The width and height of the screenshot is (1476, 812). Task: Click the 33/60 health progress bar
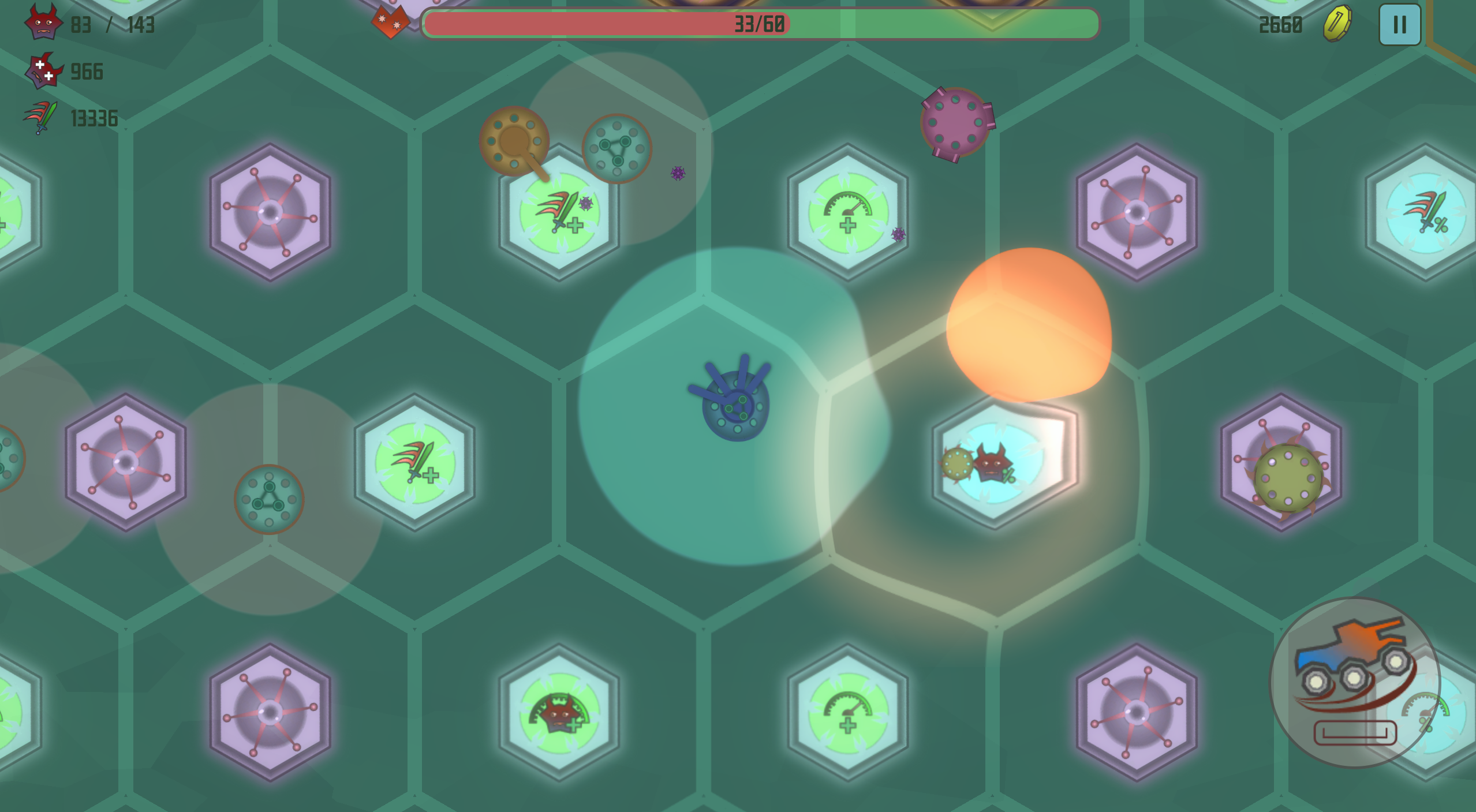tap(758, 24)
